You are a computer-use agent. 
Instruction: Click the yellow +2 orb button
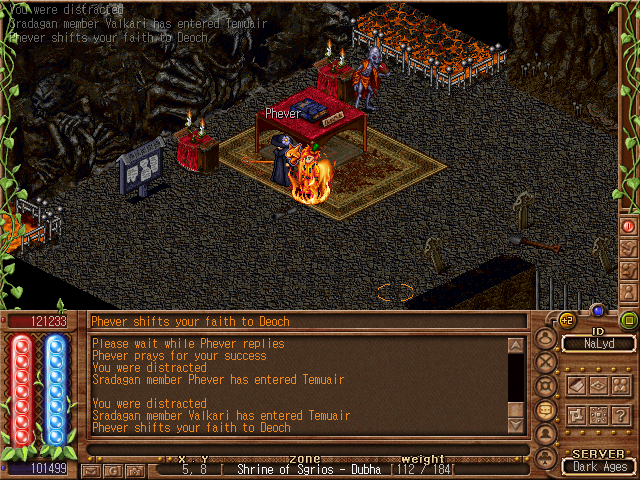click(x=567, y=320)
